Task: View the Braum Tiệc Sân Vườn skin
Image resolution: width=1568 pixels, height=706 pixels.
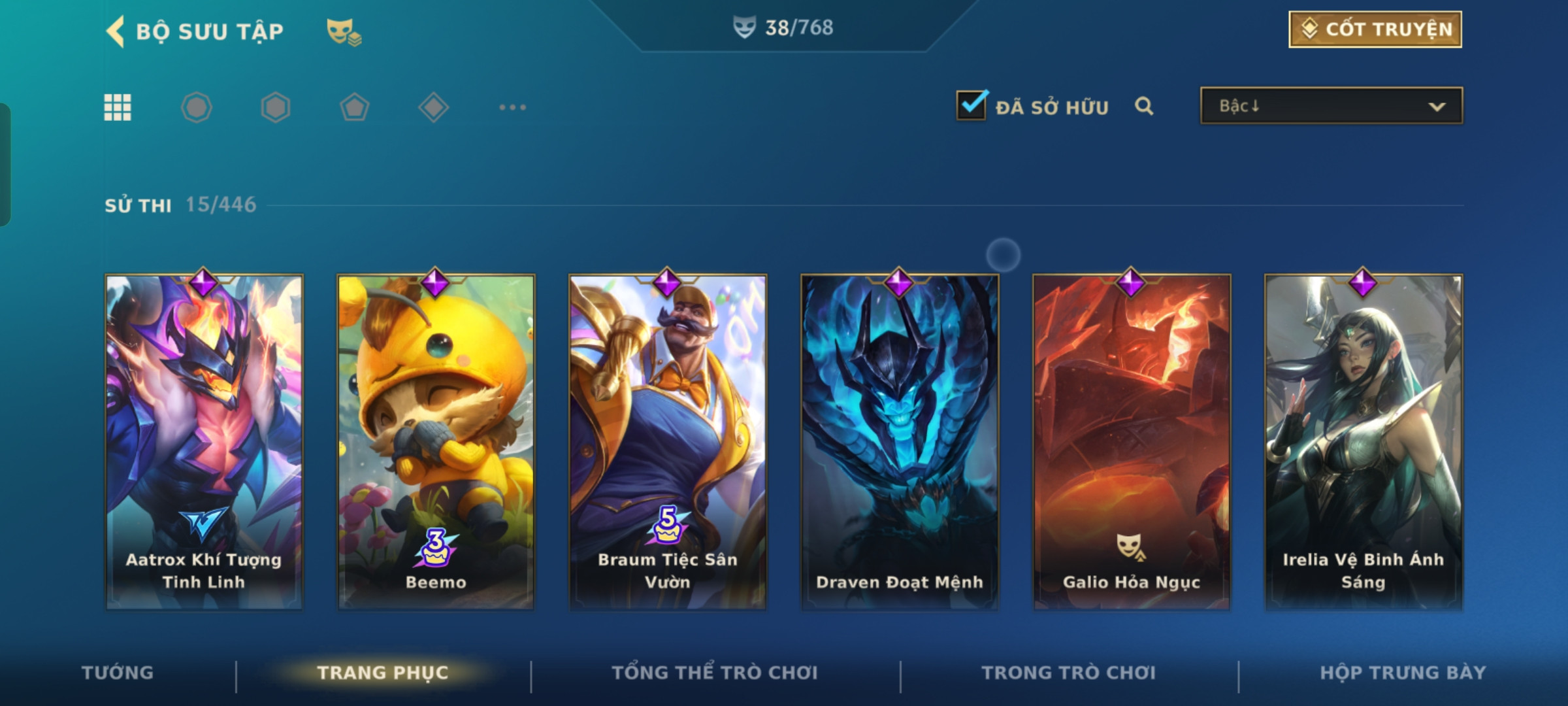Action: coord(668,442)
